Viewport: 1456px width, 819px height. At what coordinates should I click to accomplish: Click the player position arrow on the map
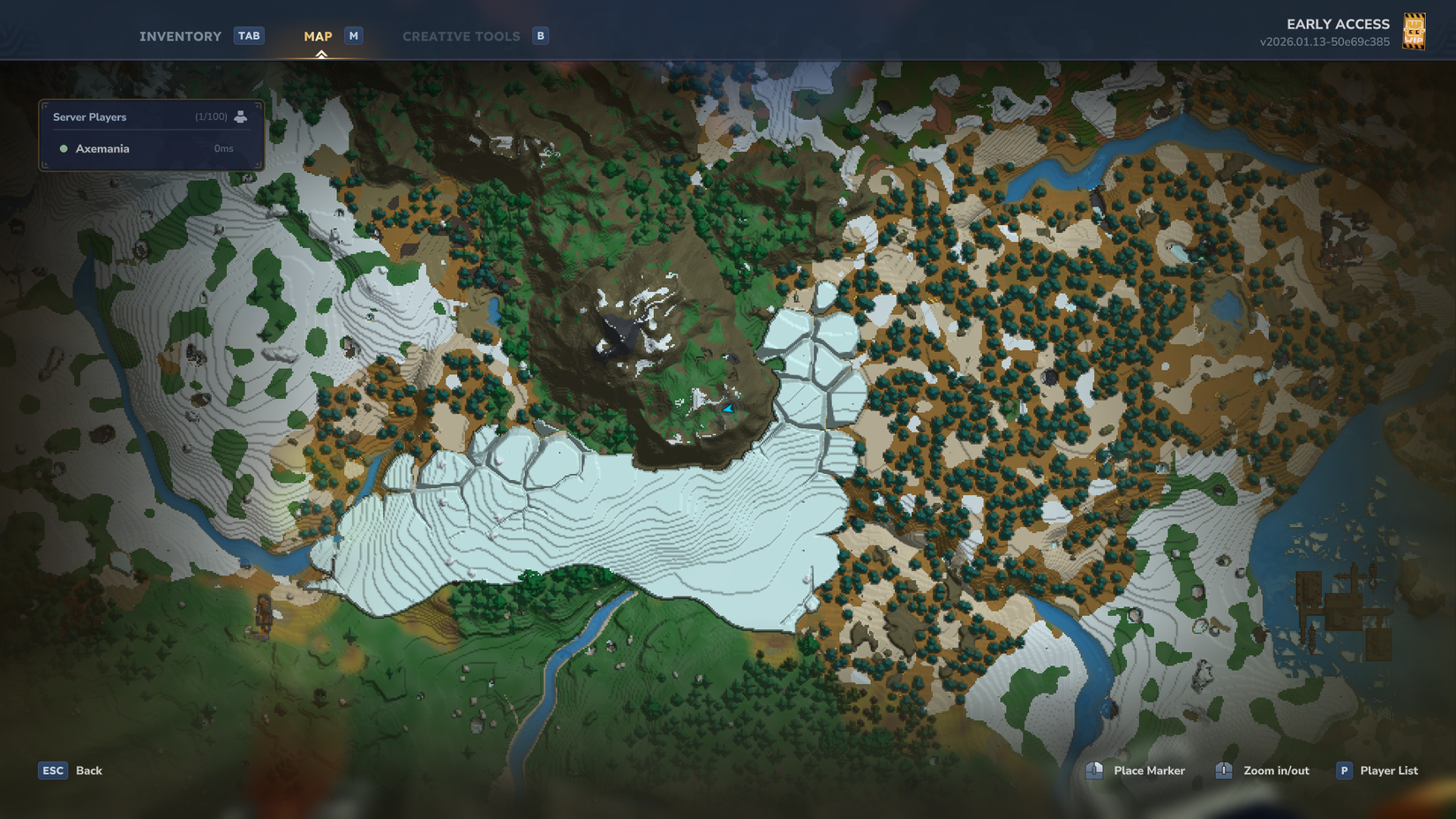coord(726,409)
